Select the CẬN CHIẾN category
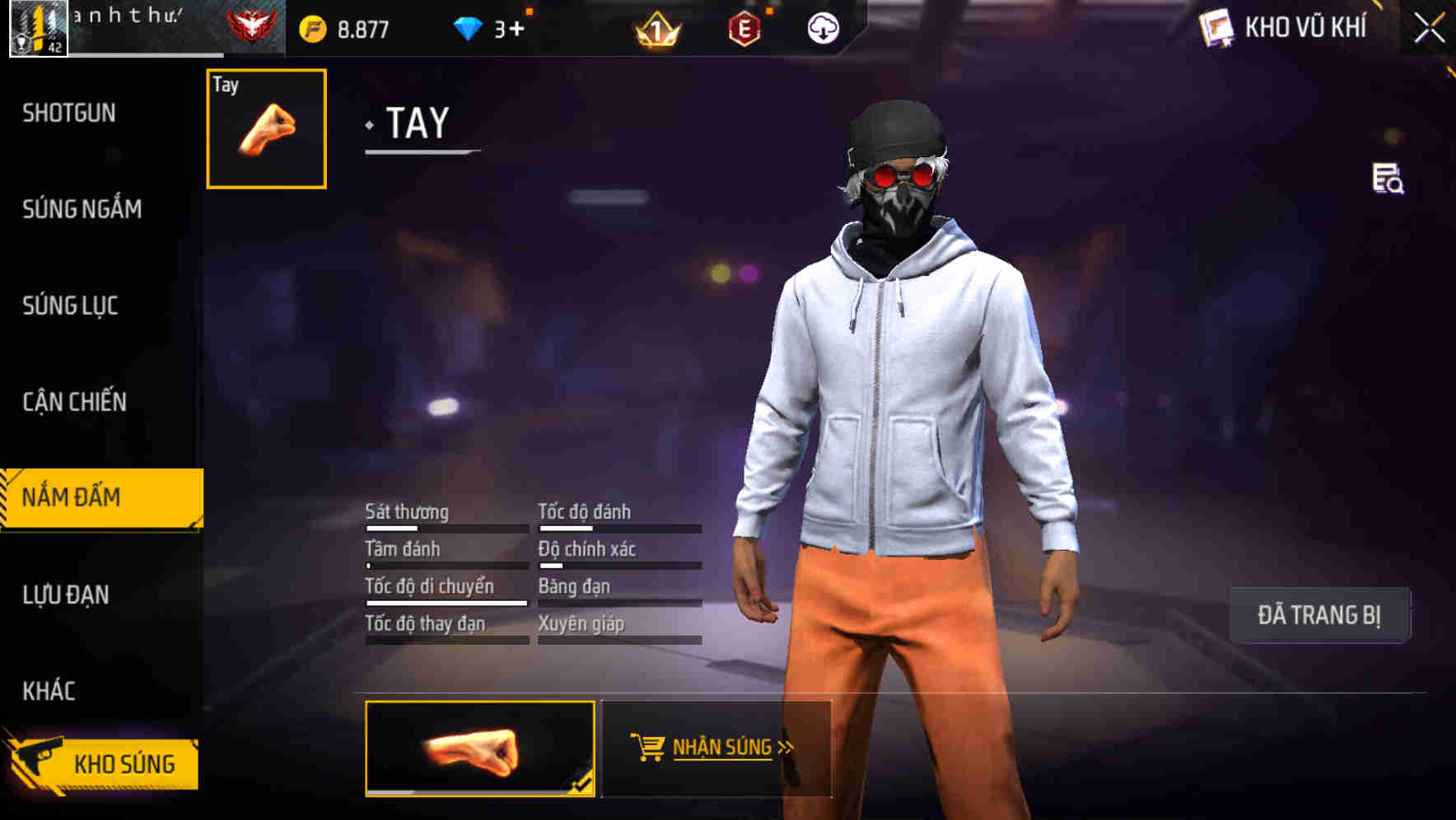Image resolution: width=1456 pixels, height=820 pixels. point(74,402)
